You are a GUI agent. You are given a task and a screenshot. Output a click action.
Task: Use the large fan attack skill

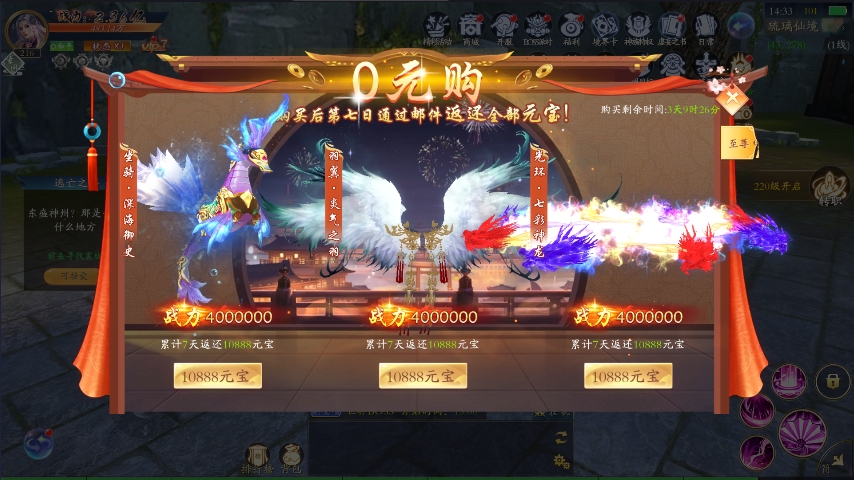point(802,432)
